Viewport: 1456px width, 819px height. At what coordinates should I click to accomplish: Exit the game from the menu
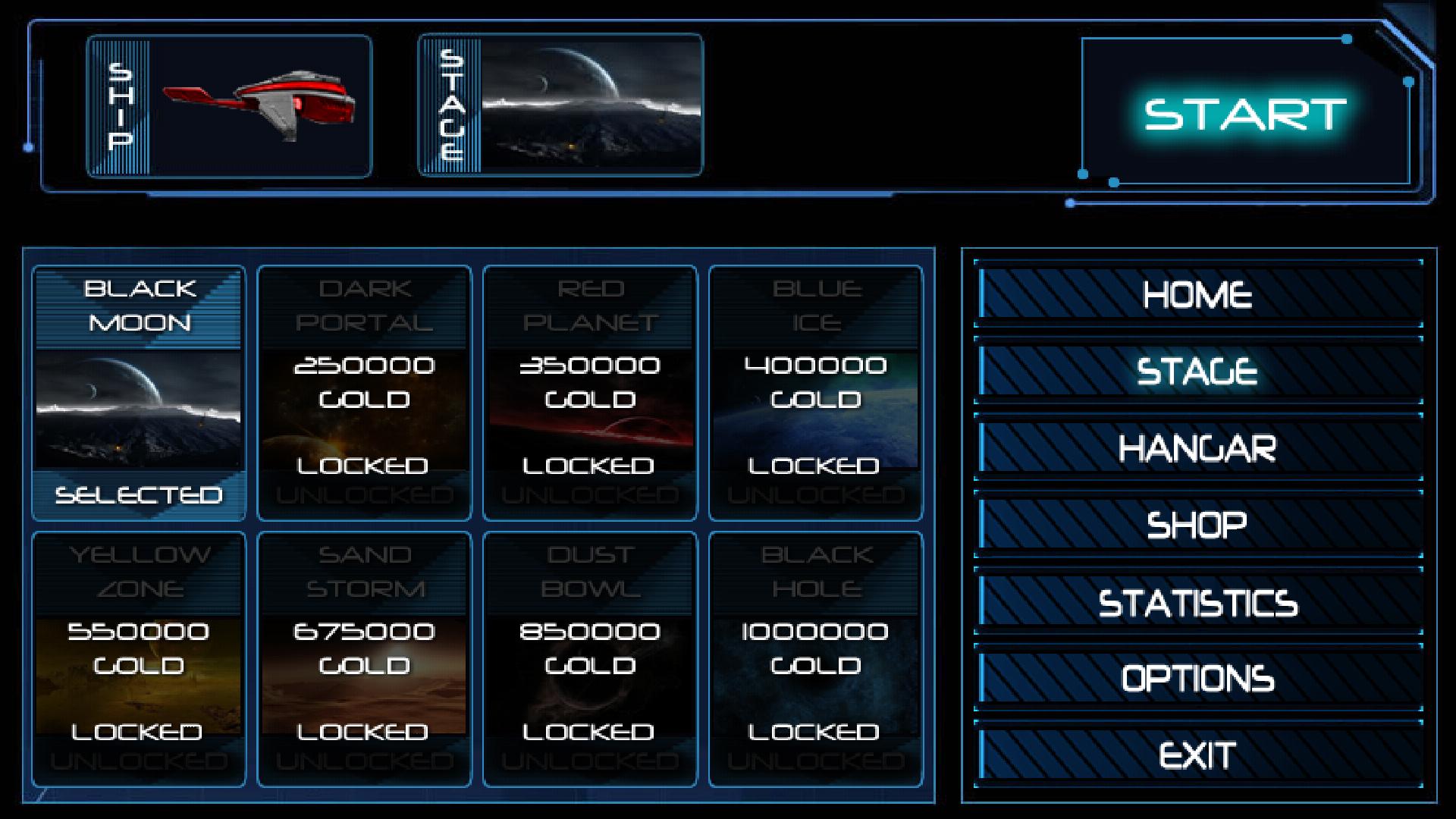point(1197,755)
